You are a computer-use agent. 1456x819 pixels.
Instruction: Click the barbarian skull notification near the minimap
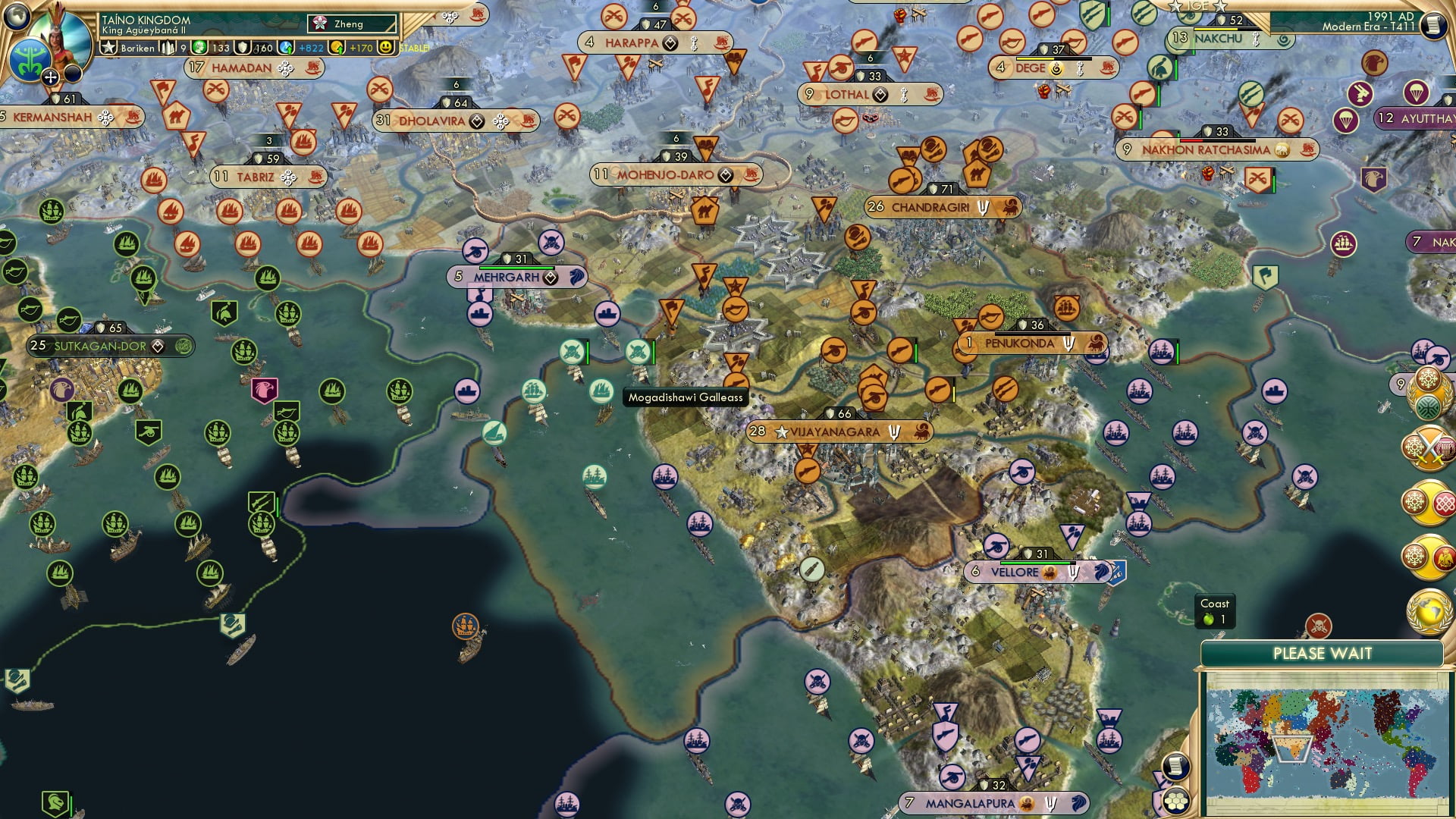point(1319,626)
